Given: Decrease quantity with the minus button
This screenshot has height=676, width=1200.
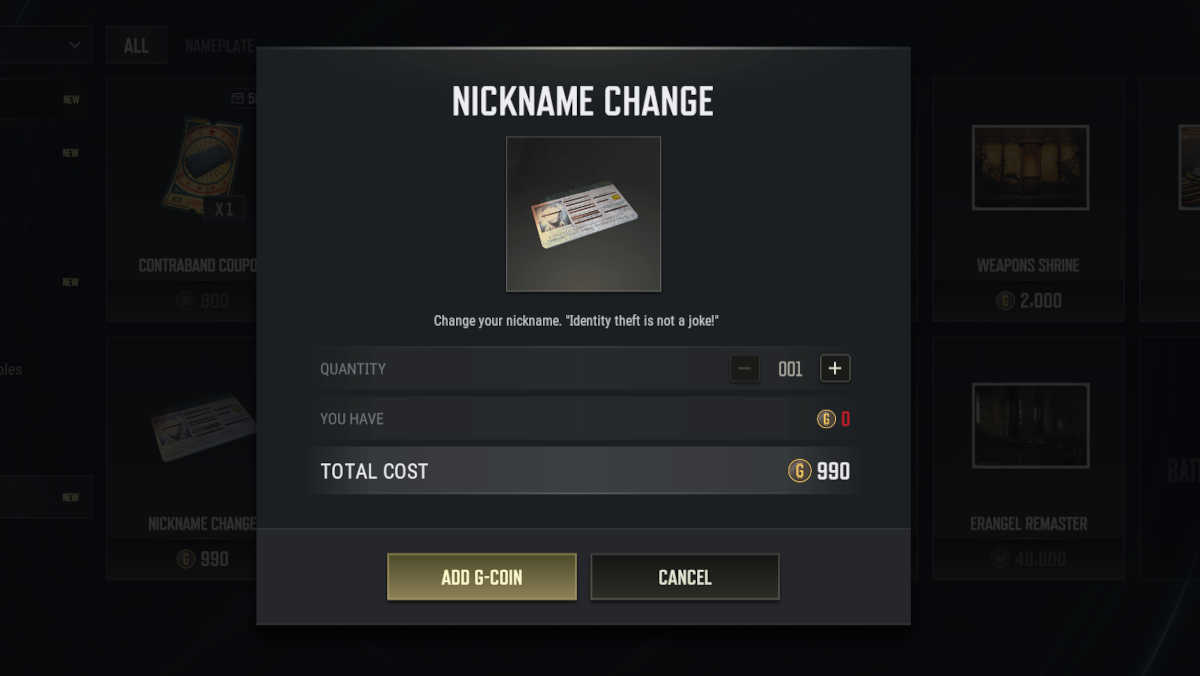Looking at the screenshot, I should 744,368.
